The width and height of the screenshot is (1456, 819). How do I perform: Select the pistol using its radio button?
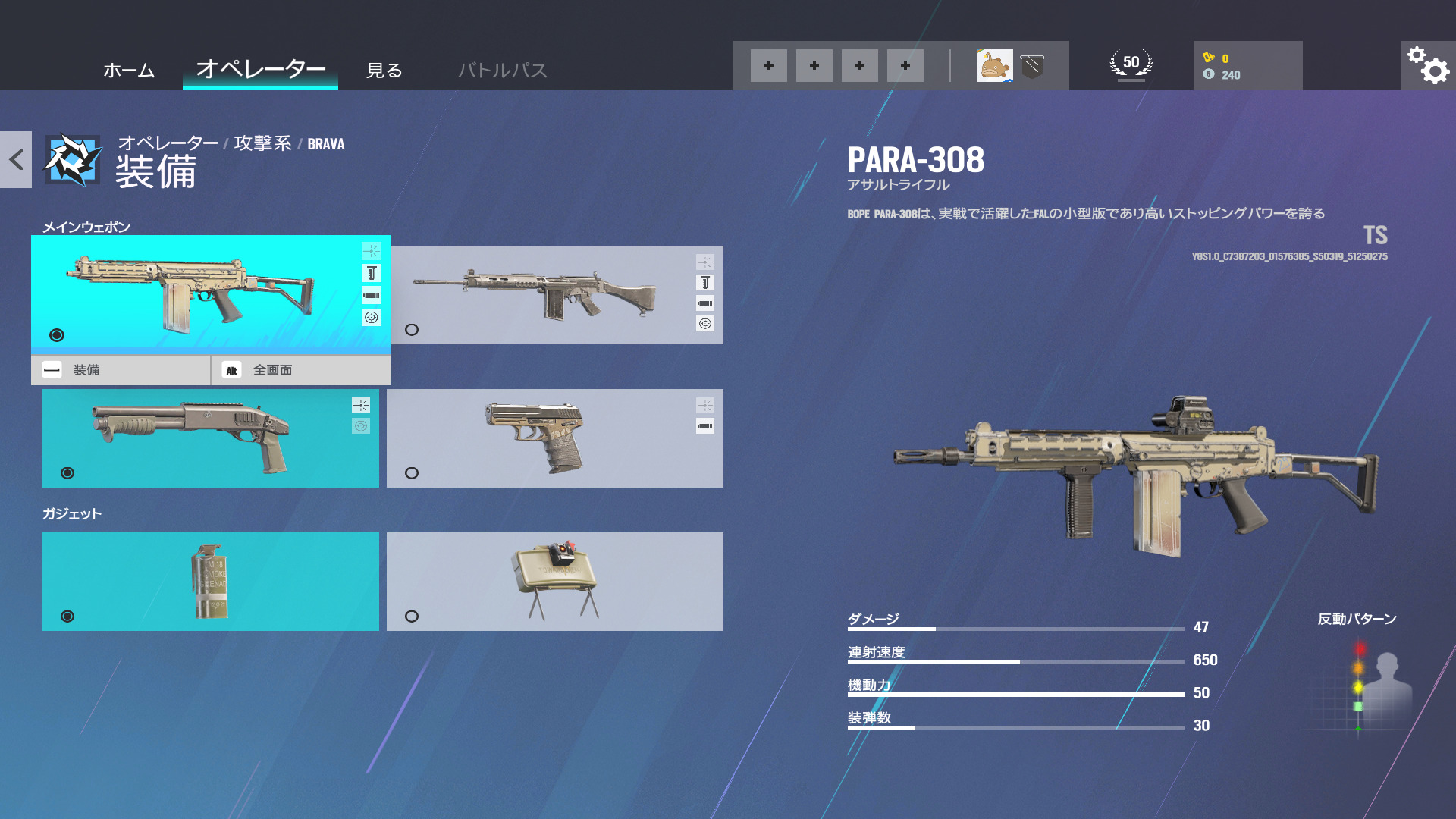(412, 472)
